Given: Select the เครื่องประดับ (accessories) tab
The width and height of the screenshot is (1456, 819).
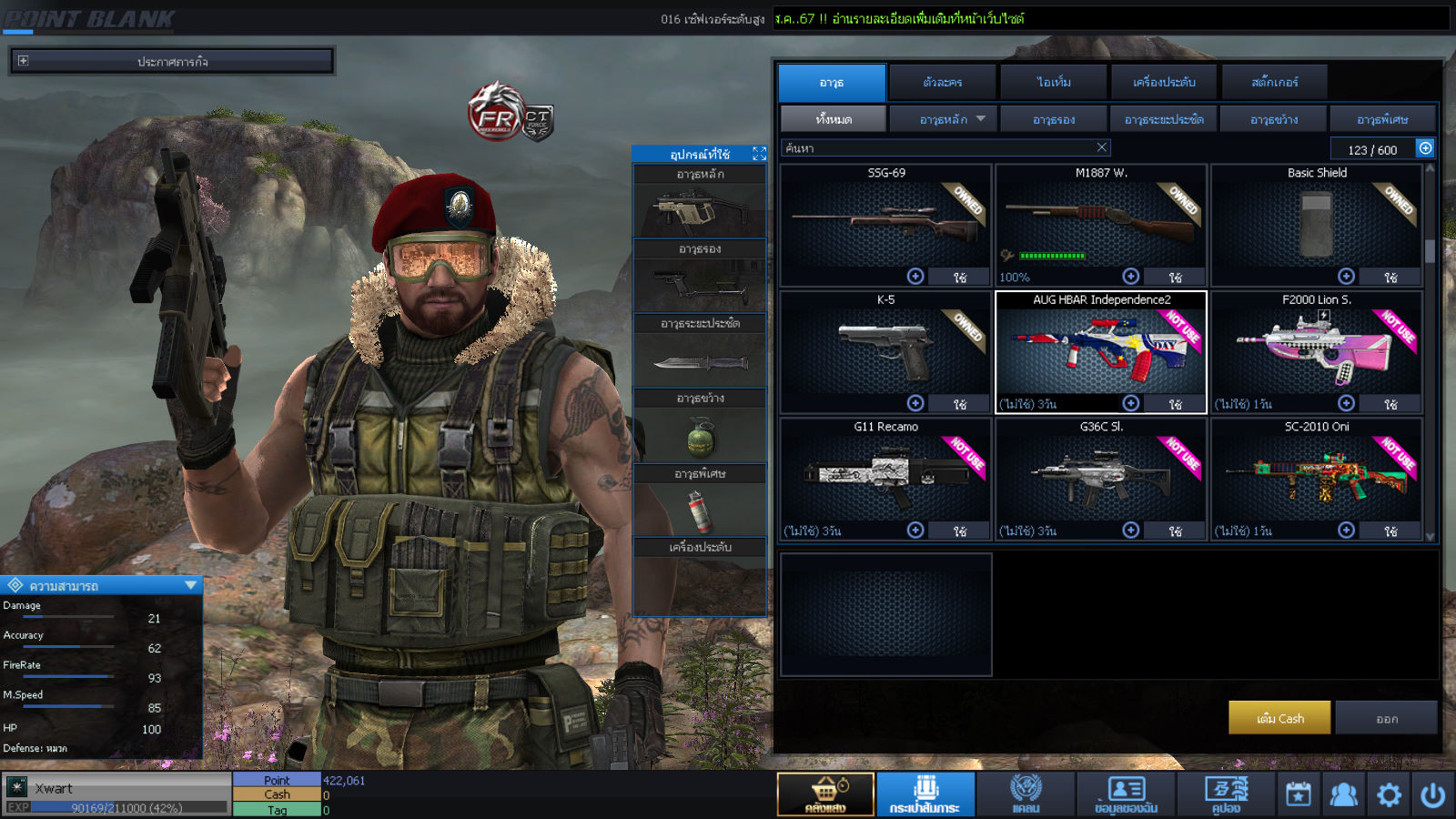Looking at the screenshot, I should pos(1164,82).
